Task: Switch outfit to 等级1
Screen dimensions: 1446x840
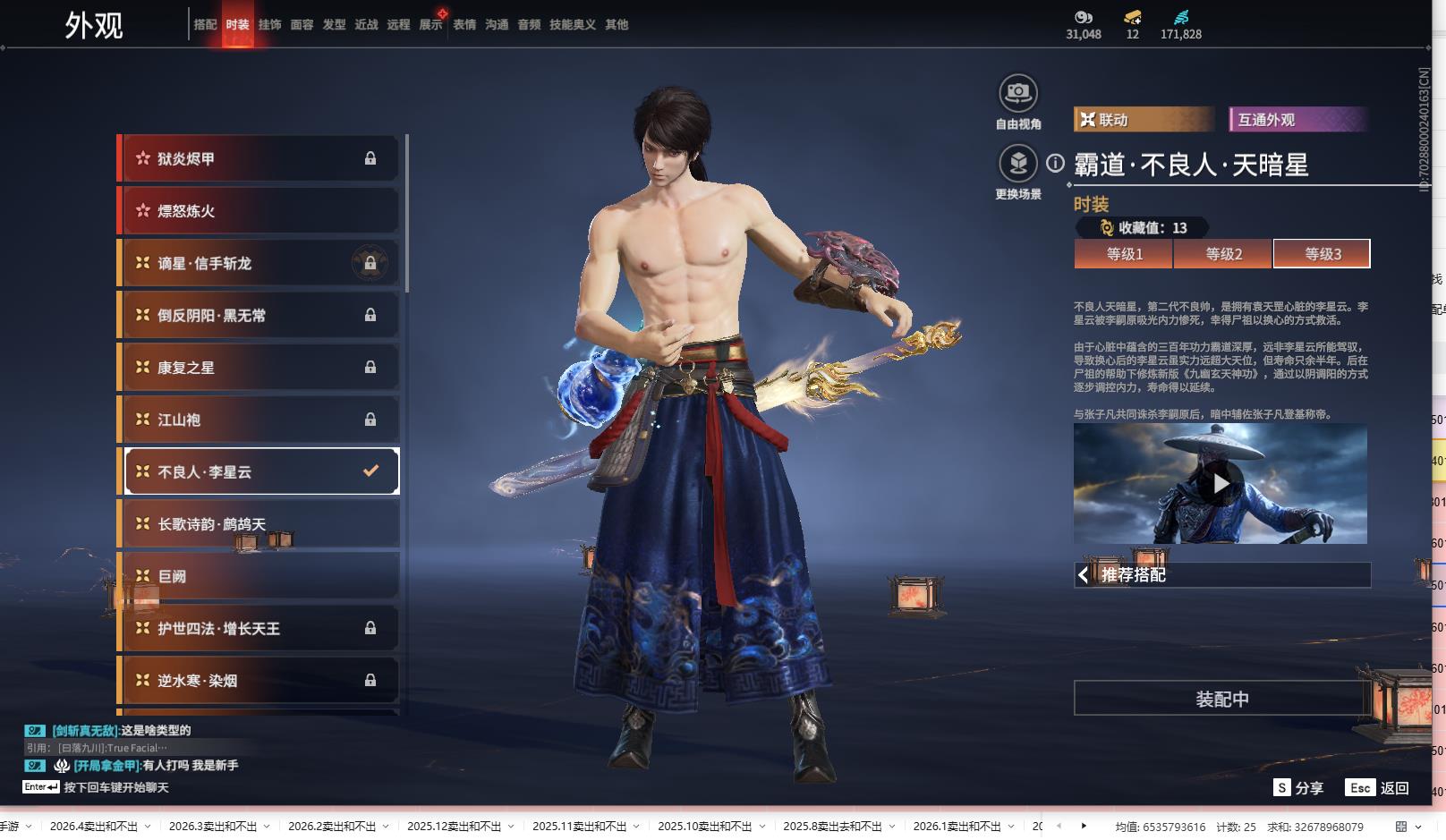Action: tap(1124, 254)
